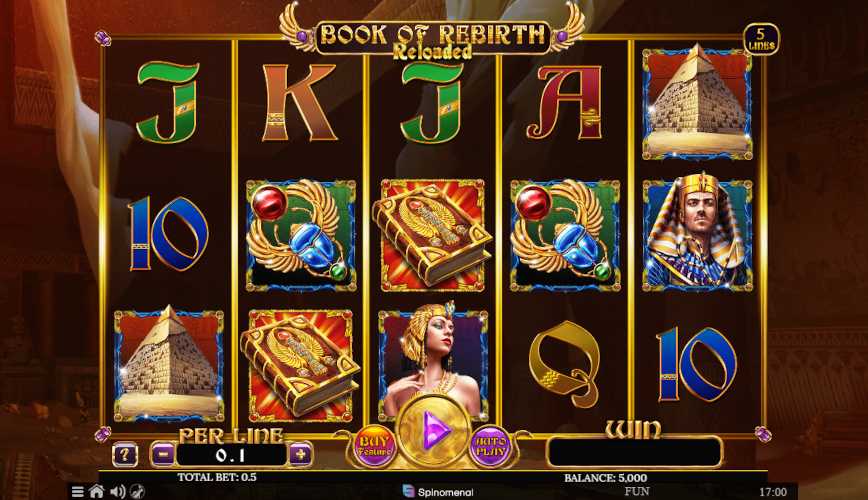Screen dimensions: 868x500
Task: Toggle the sound speaker icon
Action: (x=117, y=491)
